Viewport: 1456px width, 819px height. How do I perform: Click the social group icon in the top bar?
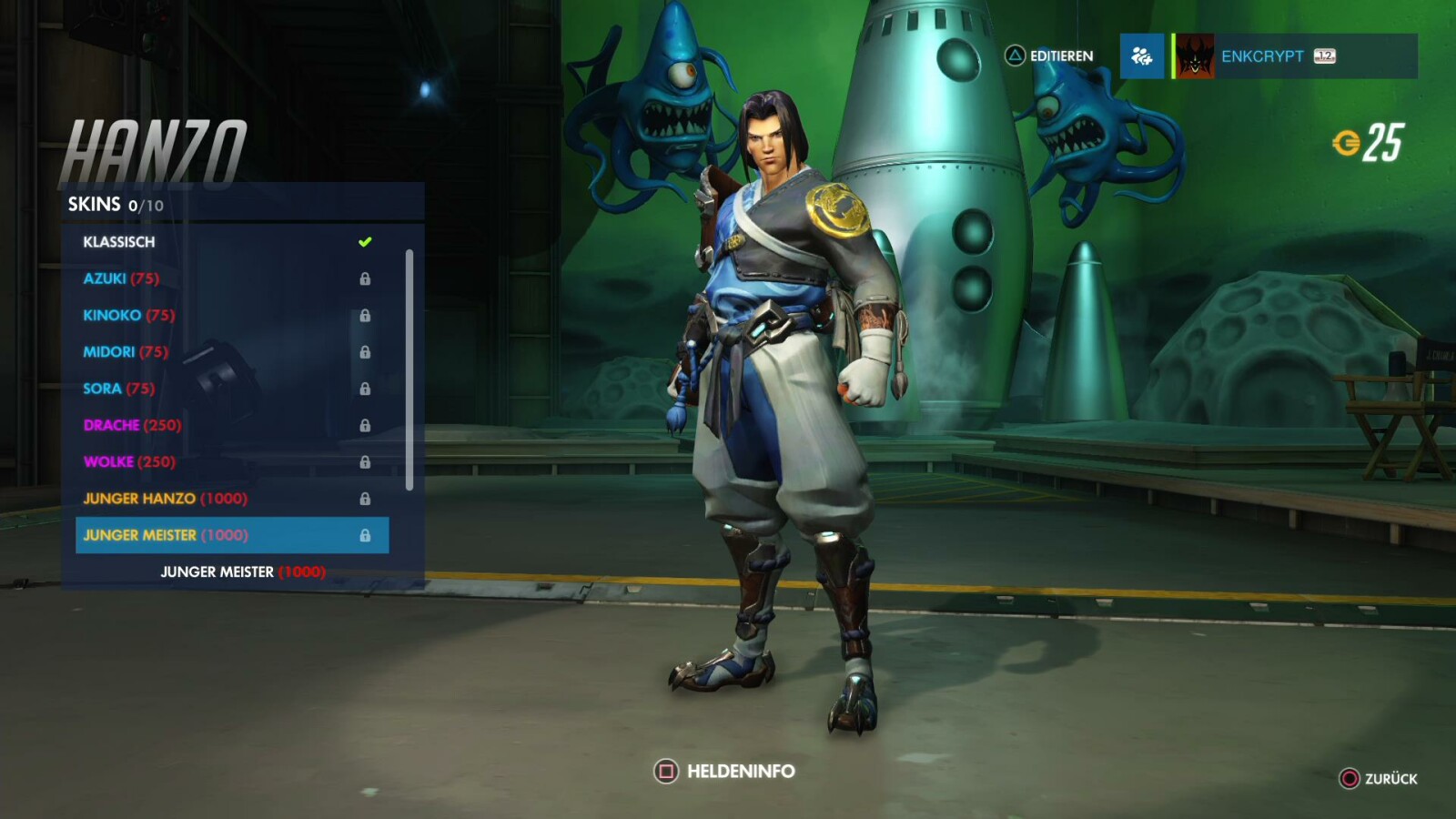pyautogui.click(x=1141, y=56)
